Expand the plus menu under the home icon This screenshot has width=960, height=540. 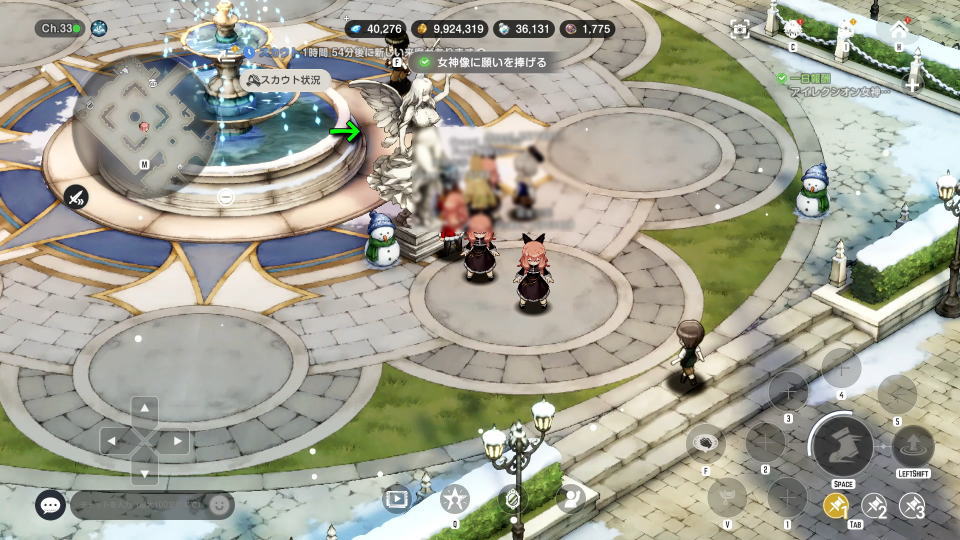click(911, 84)
